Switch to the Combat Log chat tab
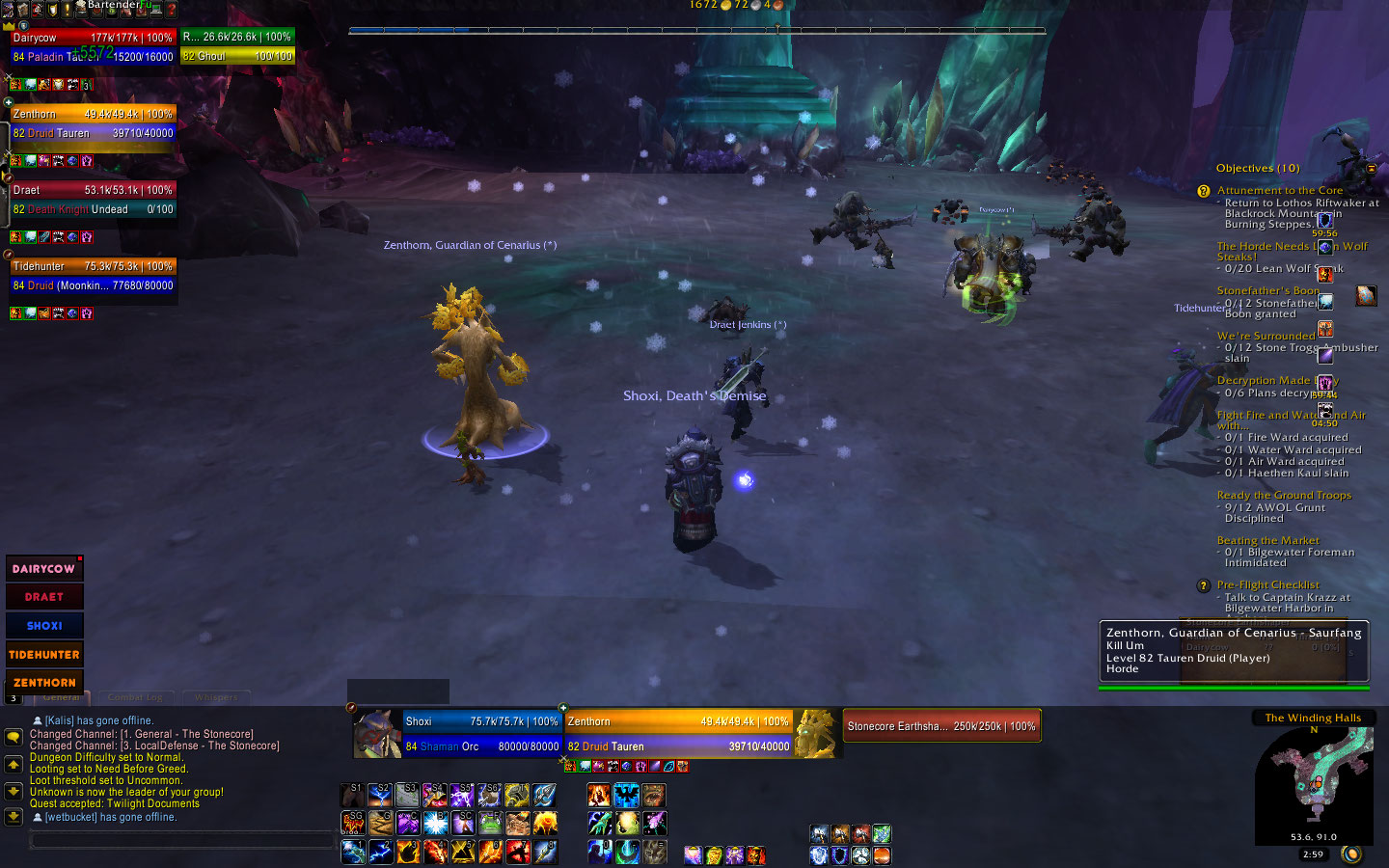1389x868 pixels. [x=135, y=696]
